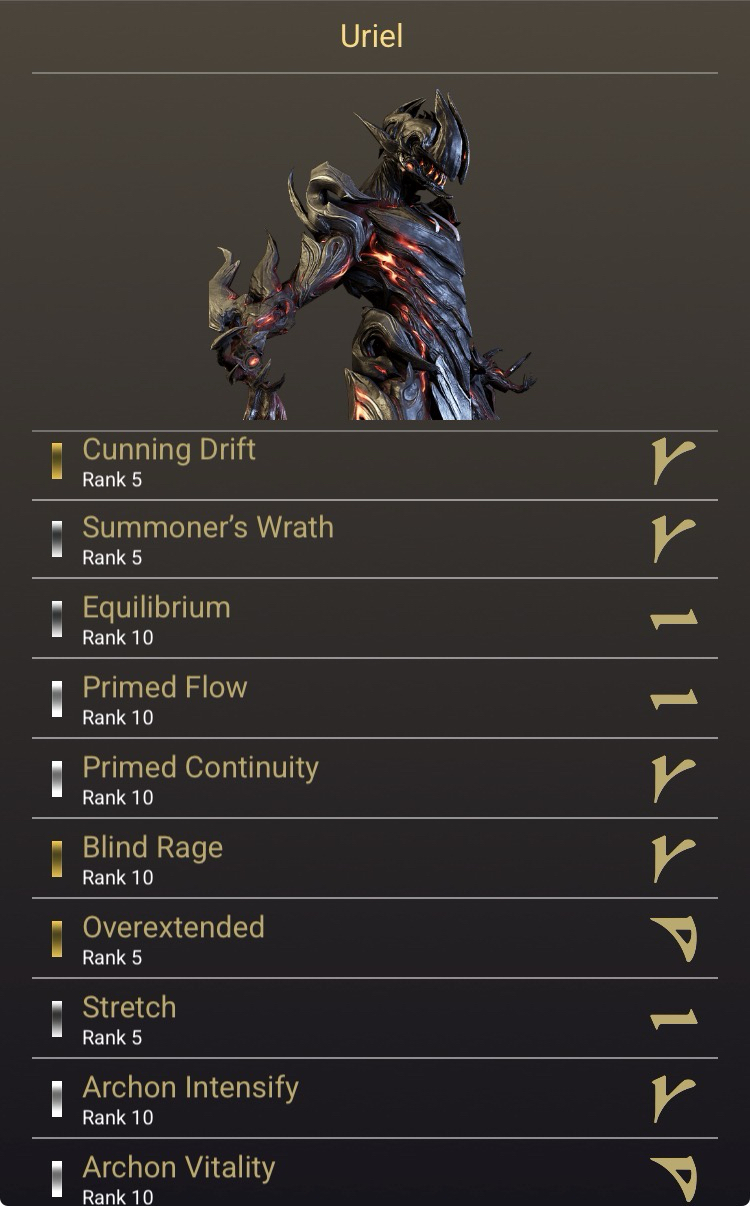Screen dimensions: 750x1206
Task: Click the Blind Rage mod row
Action: click(x=374, y=860)
